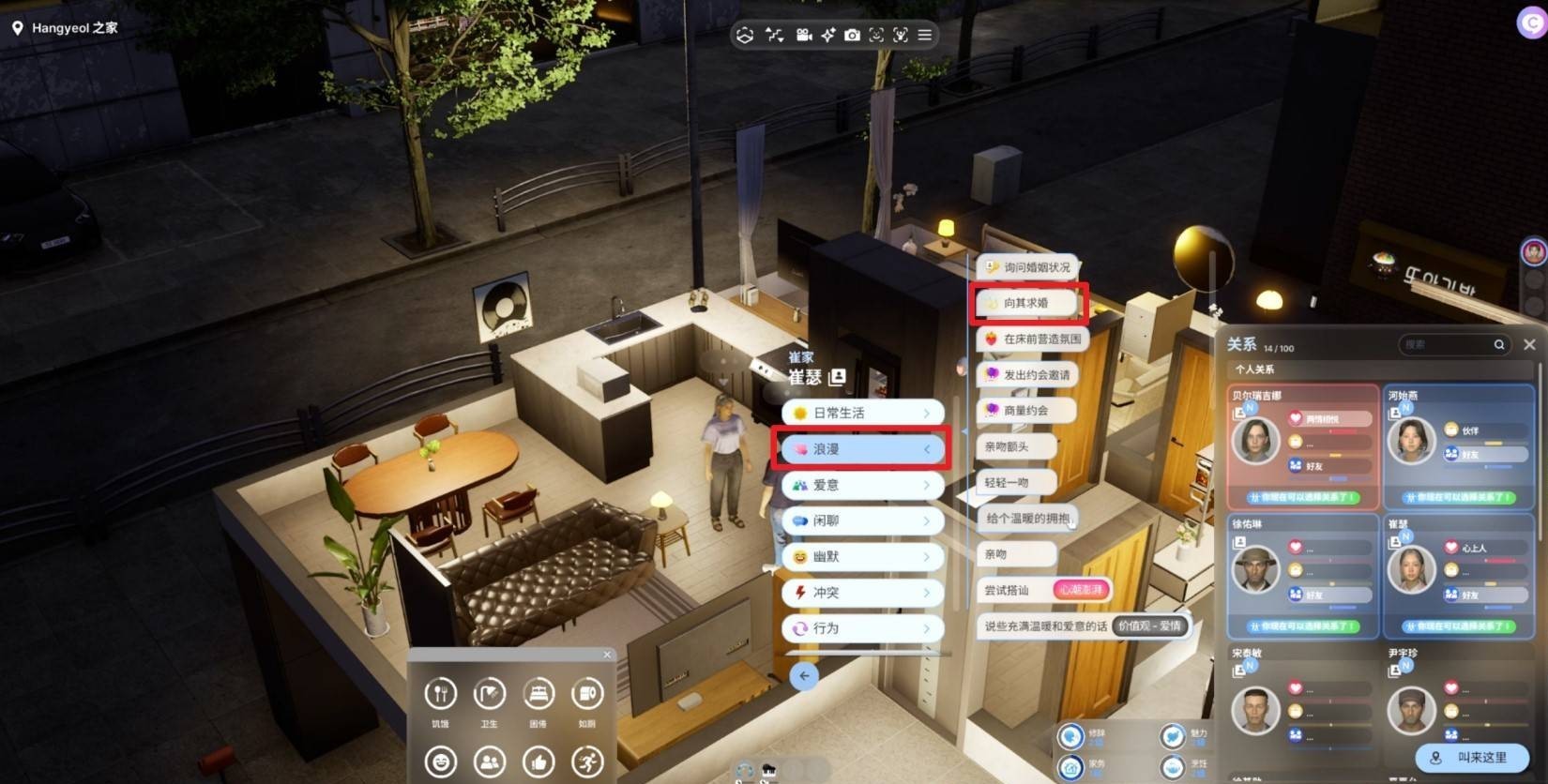Select 贝尔瑞吉娜's relationship card
This screenshot has height=784, width=1548.
[x=1302, y=446]
